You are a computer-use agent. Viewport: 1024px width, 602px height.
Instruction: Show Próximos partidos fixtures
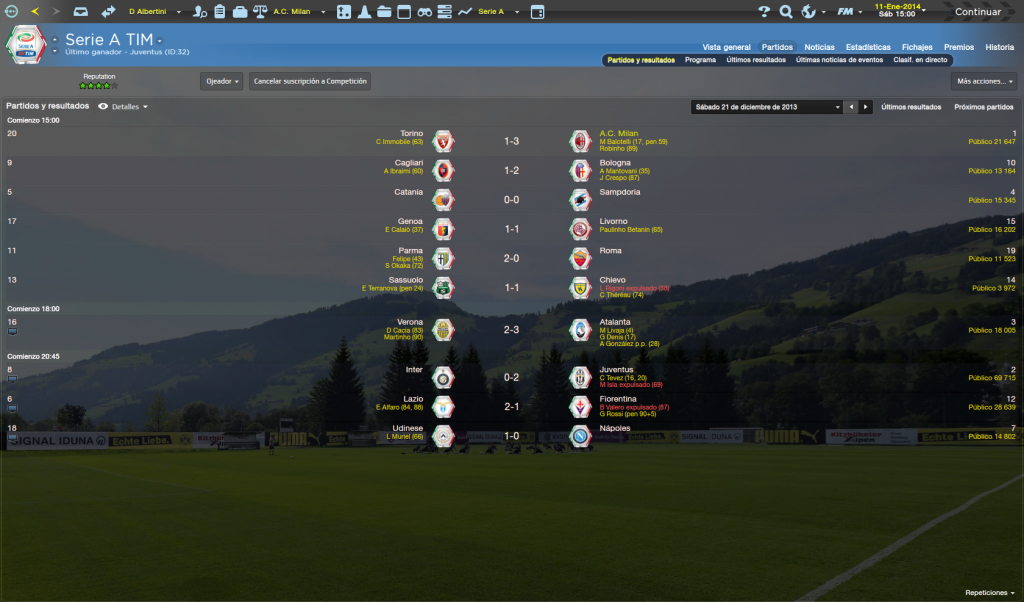pos(983,106)
